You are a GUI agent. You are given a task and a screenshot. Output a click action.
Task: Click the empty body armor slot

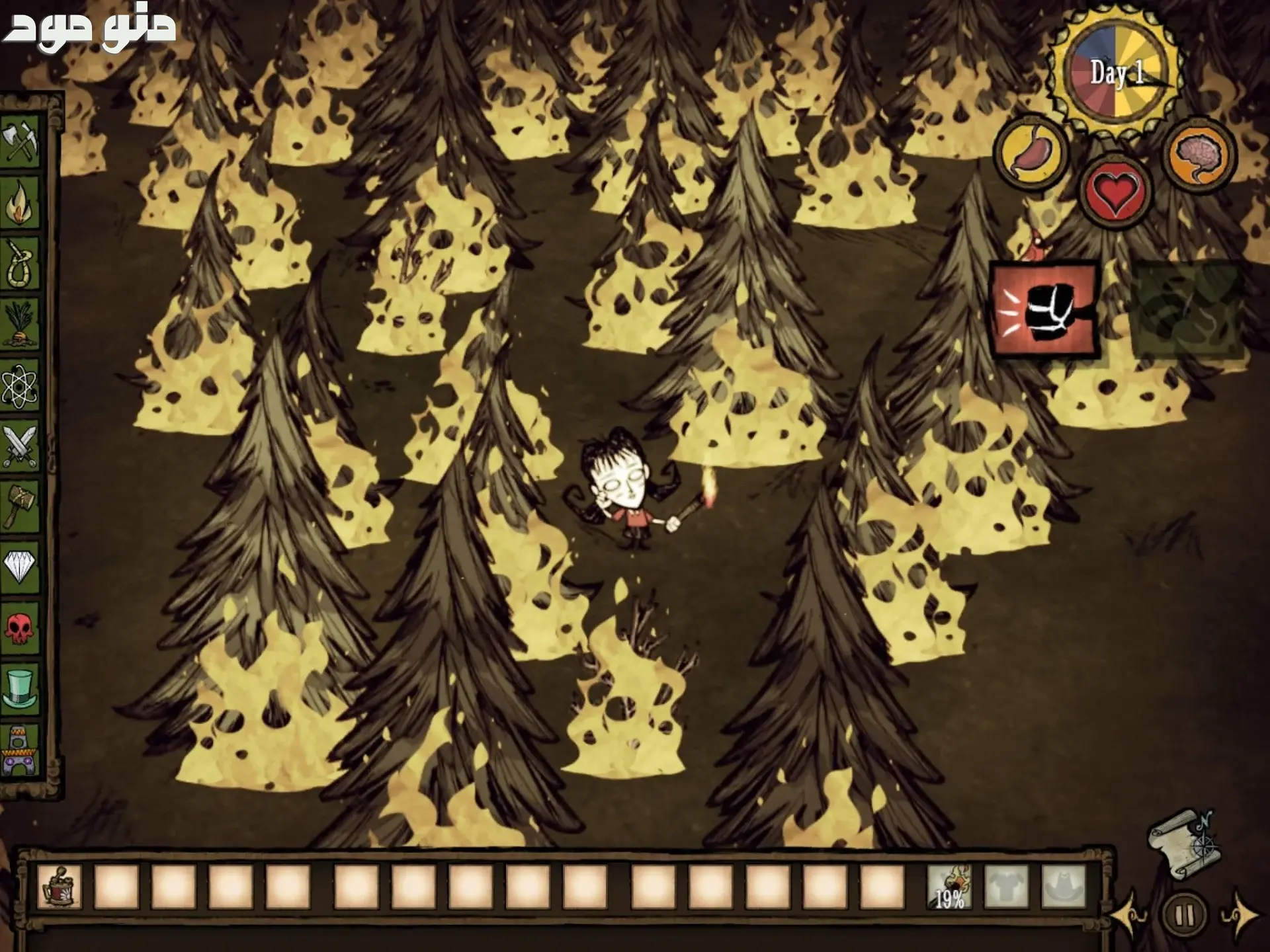1007,887
